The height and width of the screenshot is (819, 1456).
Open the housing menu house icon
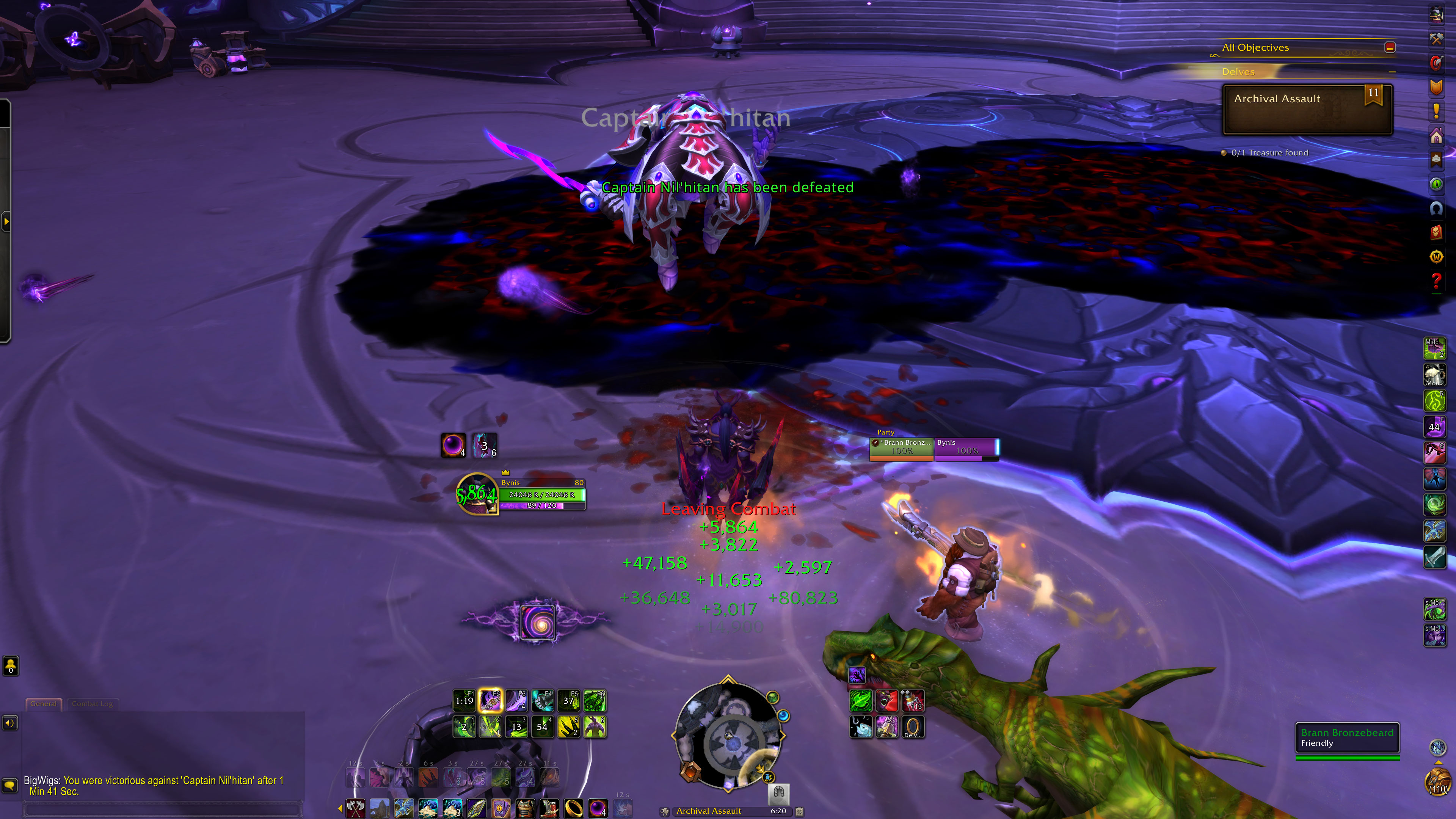pos(1436,136)
